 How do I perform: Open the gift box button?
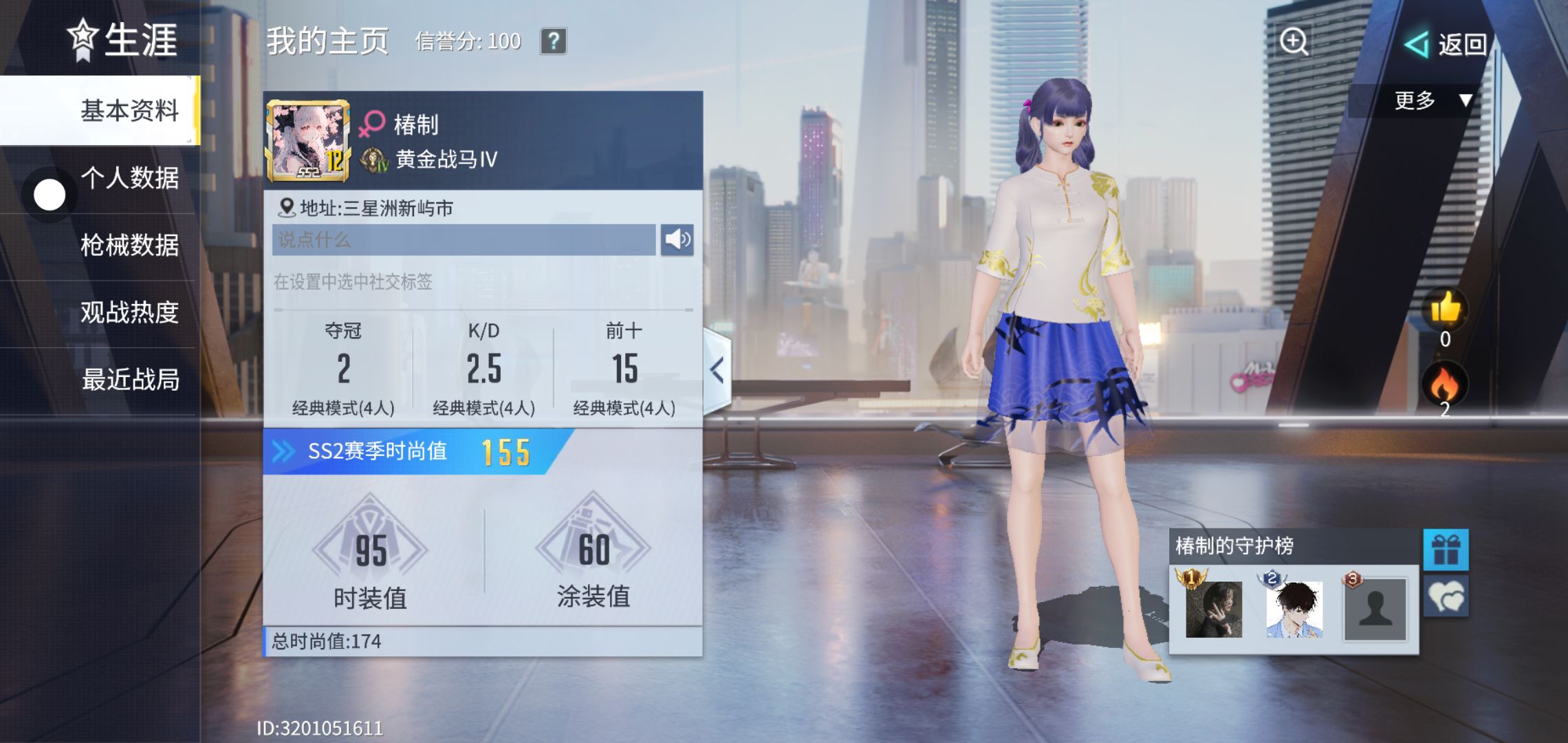pos(1446,550)
